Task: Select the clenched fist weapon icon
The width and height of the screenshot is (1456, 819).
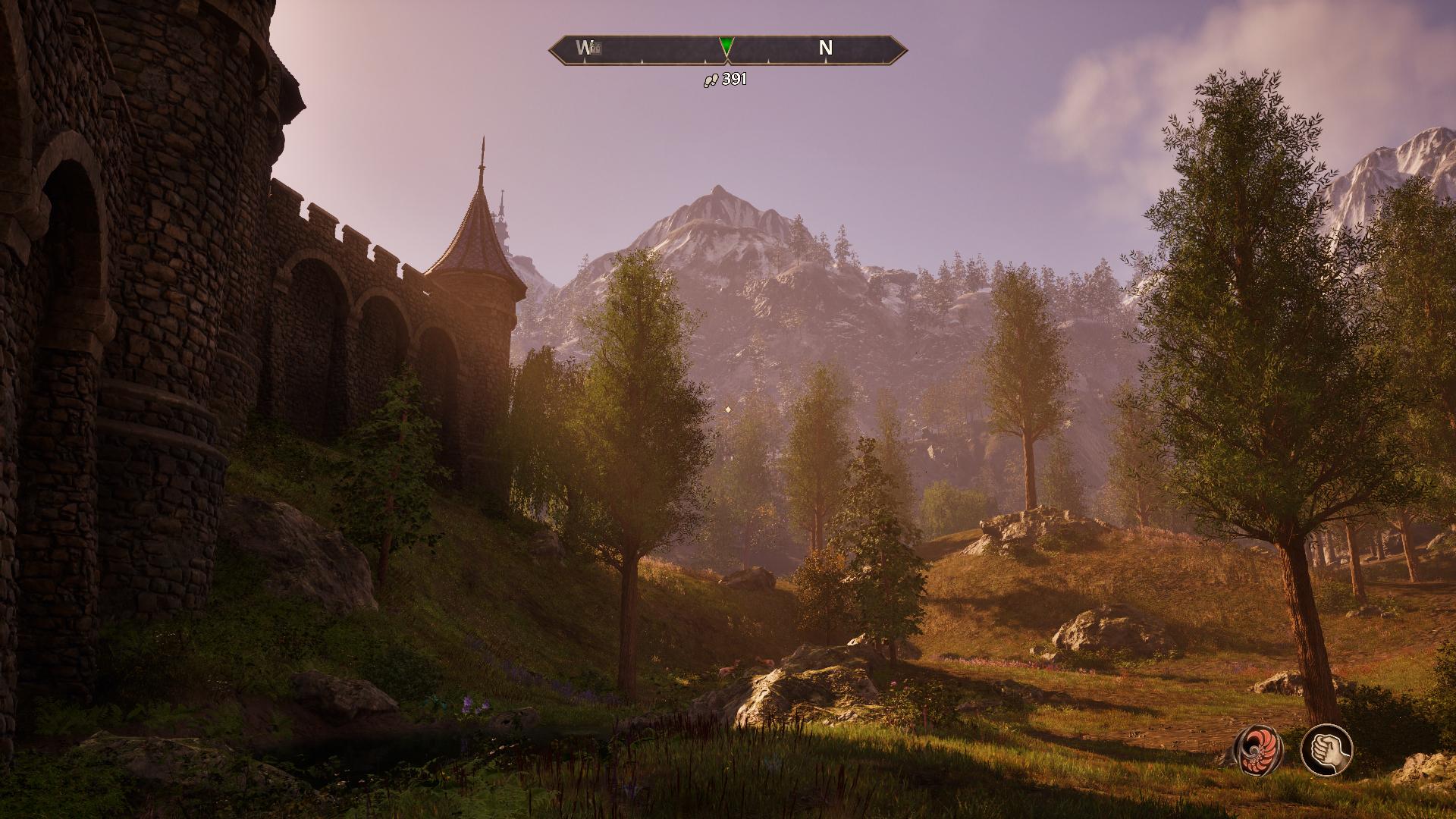Action: click(x=1326, y=749)
